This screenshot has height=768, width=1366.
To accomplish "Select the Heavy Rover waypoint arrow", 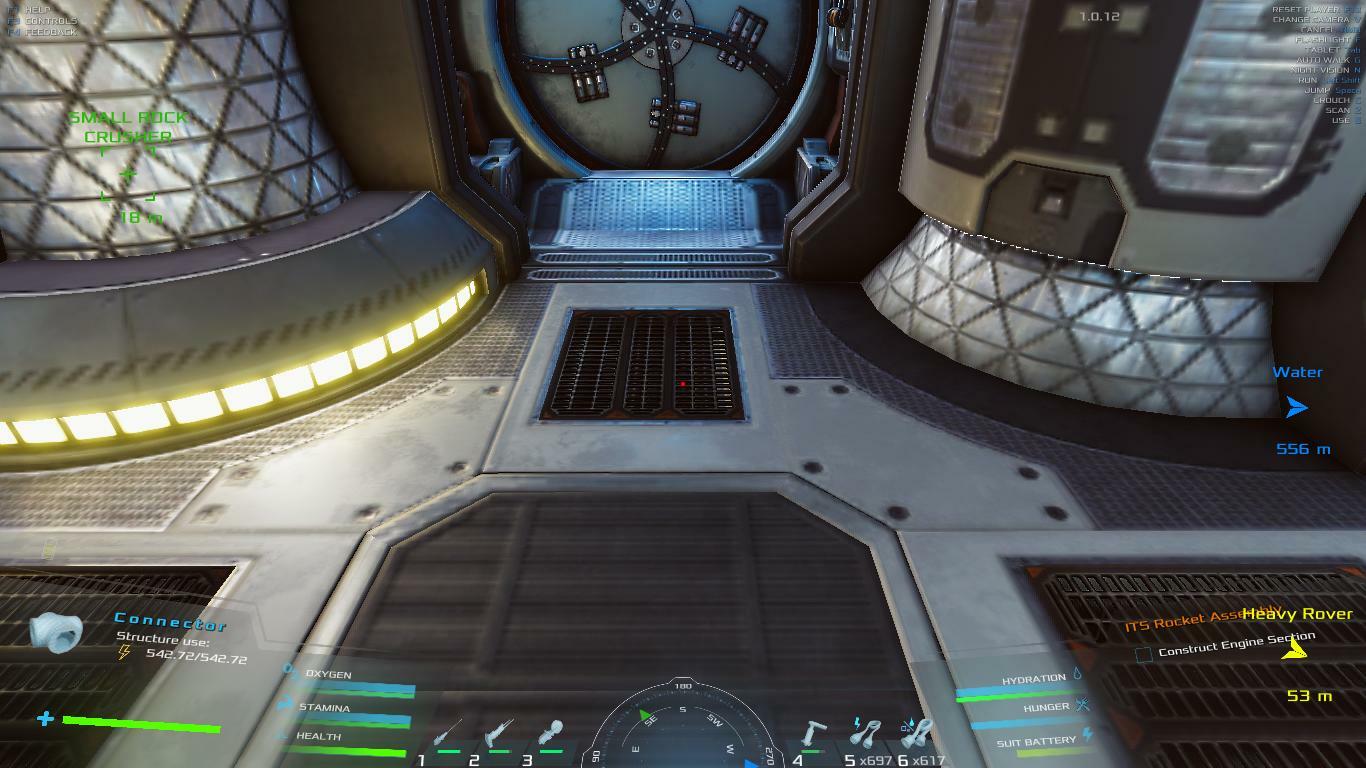I will (x=1295, y=651).
